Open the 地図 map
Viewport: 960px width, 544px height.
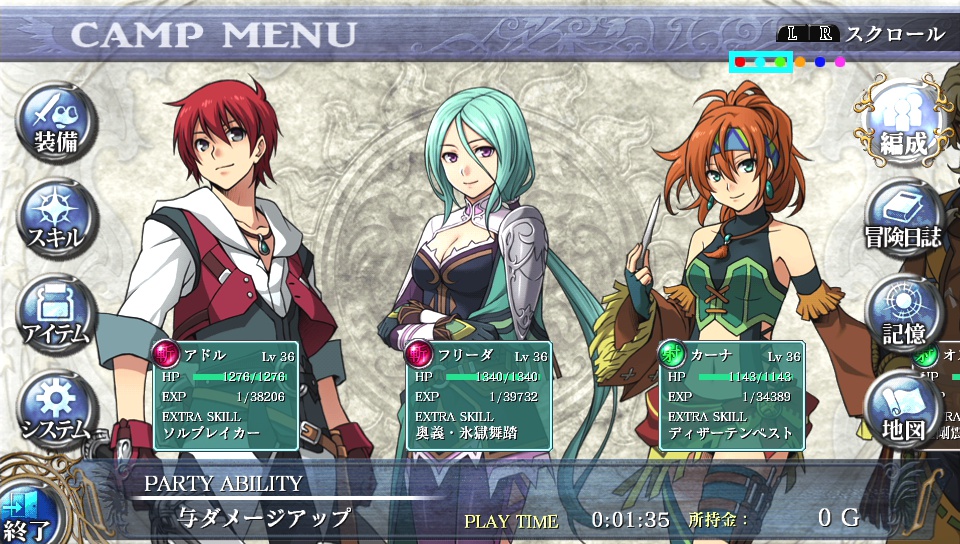(903, 410)
